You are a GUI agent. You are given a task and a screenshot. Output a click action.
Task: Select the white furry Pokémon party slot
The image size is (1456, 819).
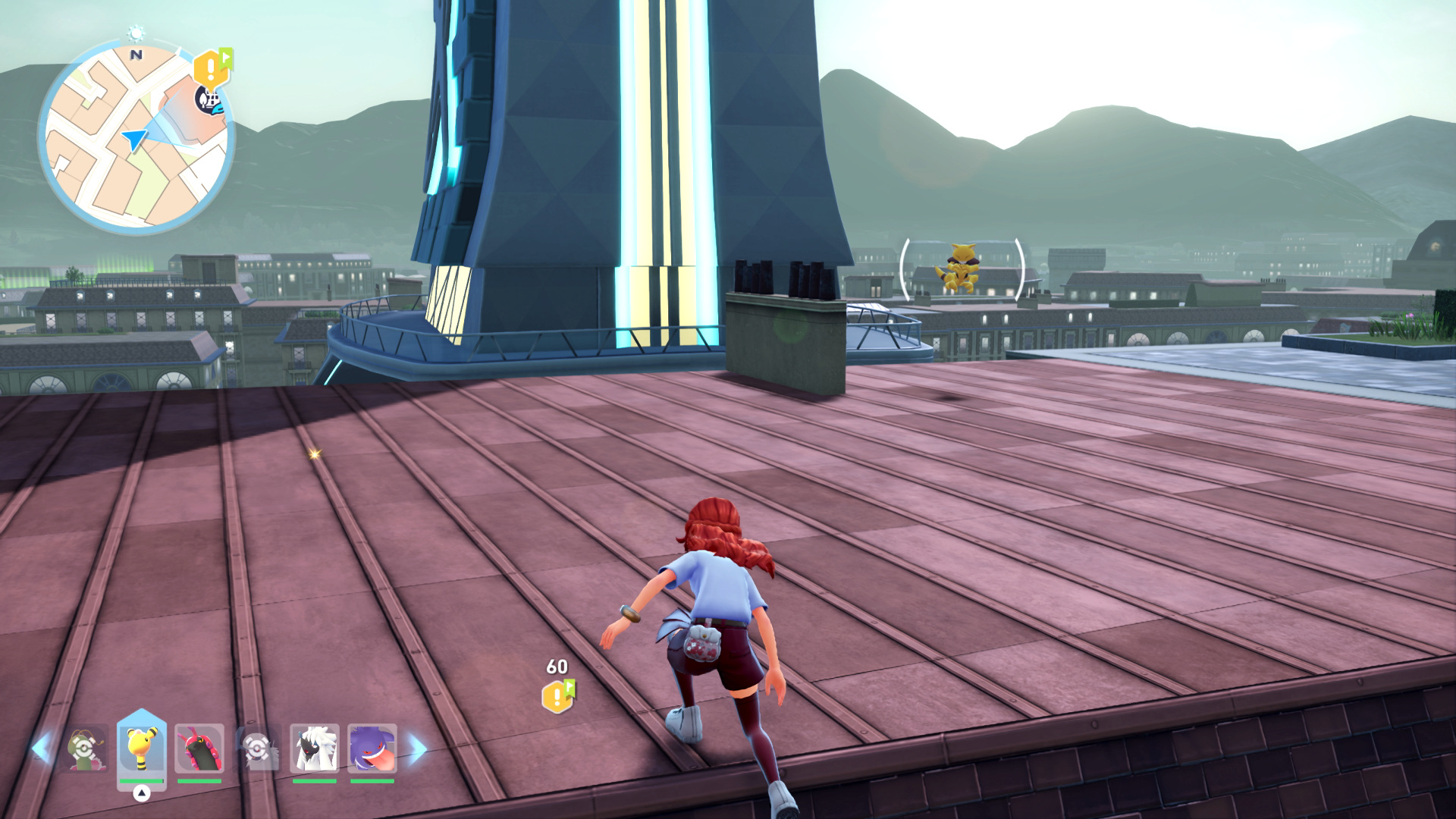(x=315, y=748)
